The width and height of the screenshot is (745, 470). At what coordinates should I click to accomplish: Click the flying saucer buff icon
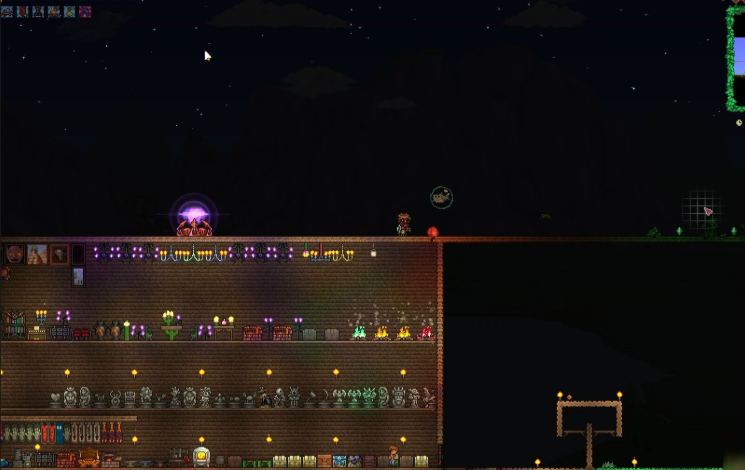(x=7, y=12)
